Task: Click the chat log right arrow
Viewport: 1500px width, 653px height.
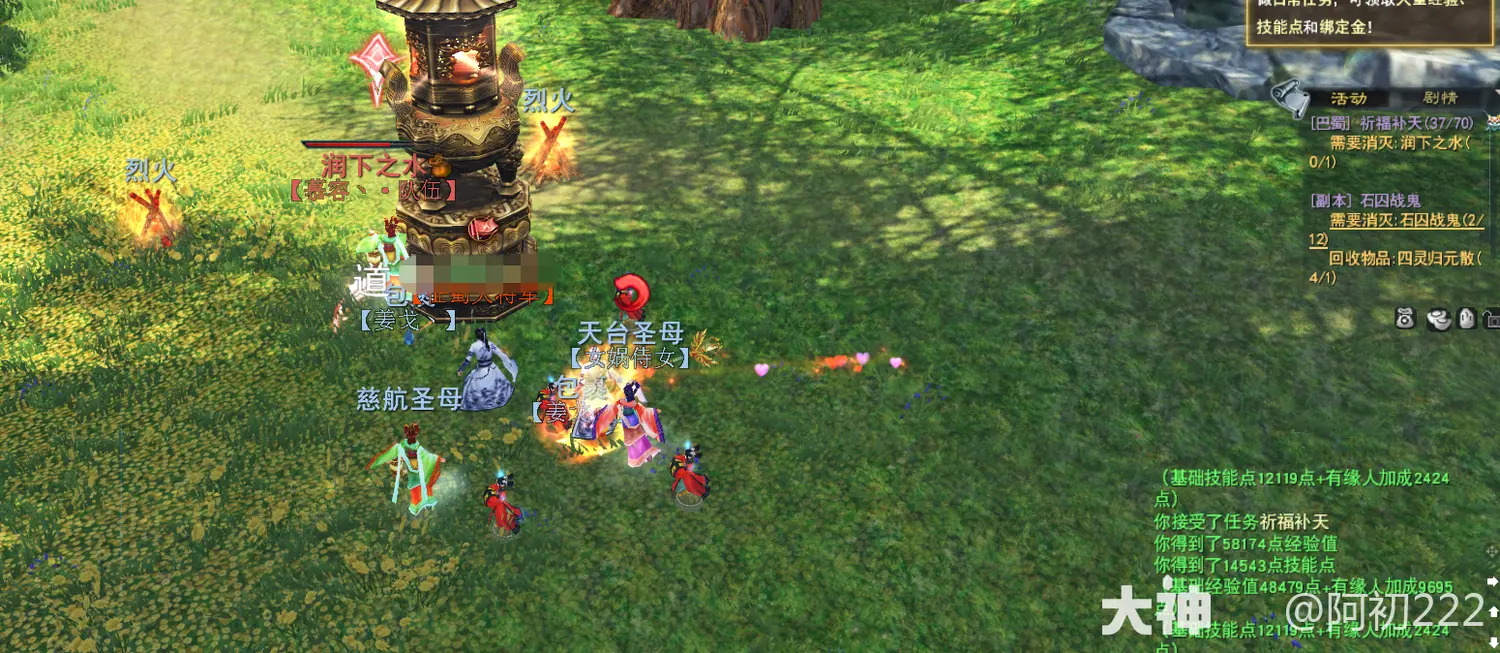Action: tap(1493, 581)
